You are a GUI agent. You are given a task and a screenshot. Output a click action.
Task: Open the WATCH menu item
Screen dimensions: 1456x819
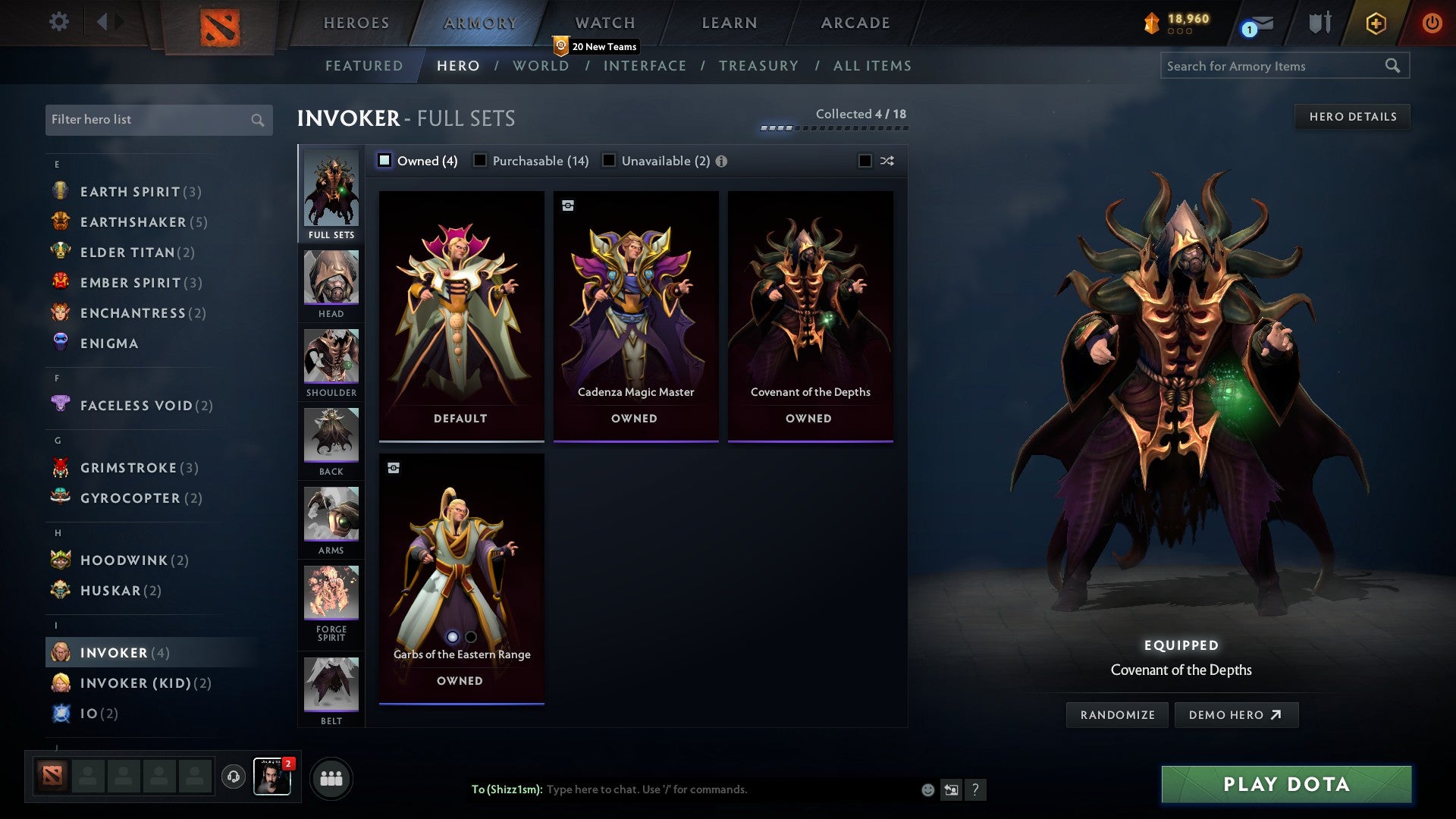(x=604, y=23)
